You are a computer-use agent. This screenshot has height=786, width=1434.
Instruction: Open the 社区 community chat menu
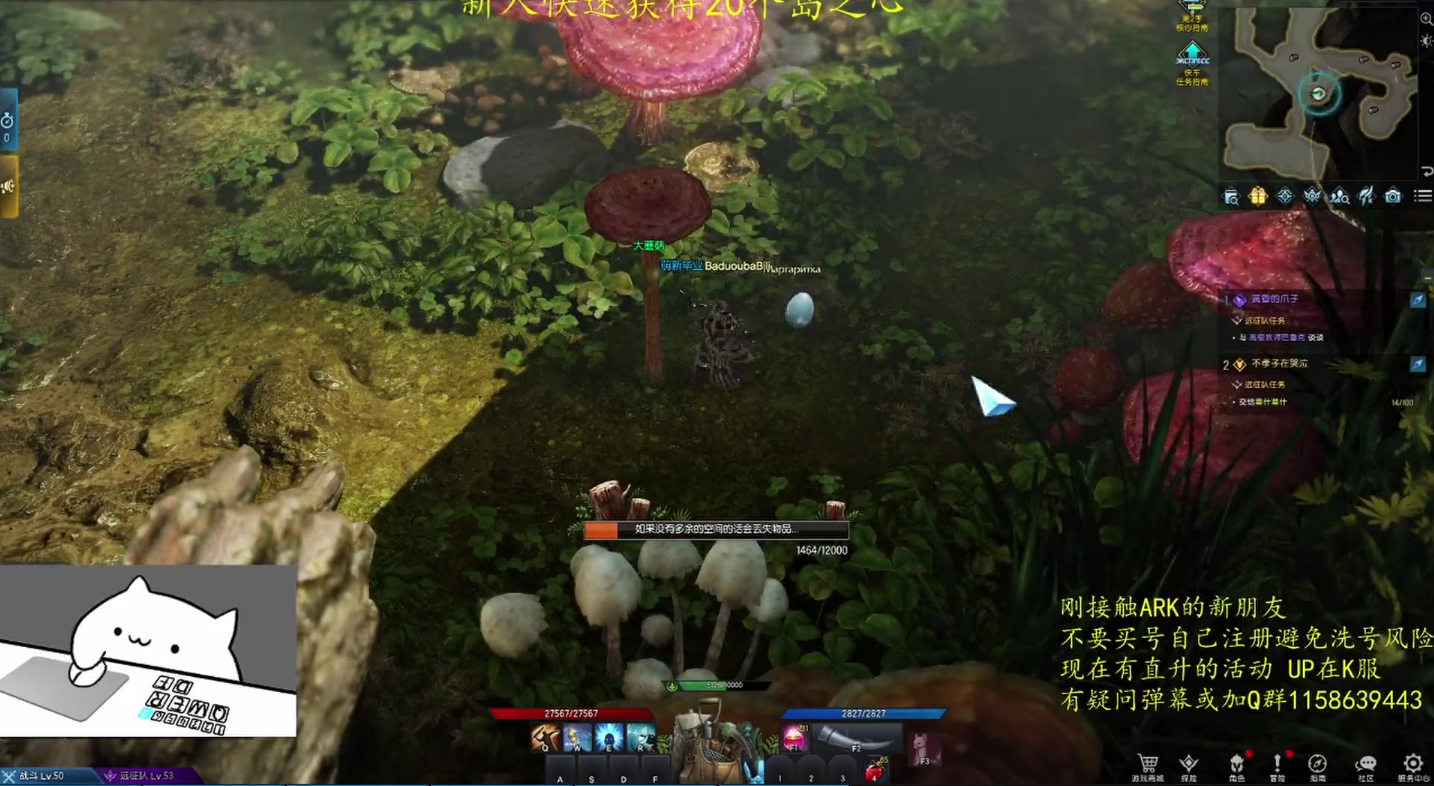1365,764
